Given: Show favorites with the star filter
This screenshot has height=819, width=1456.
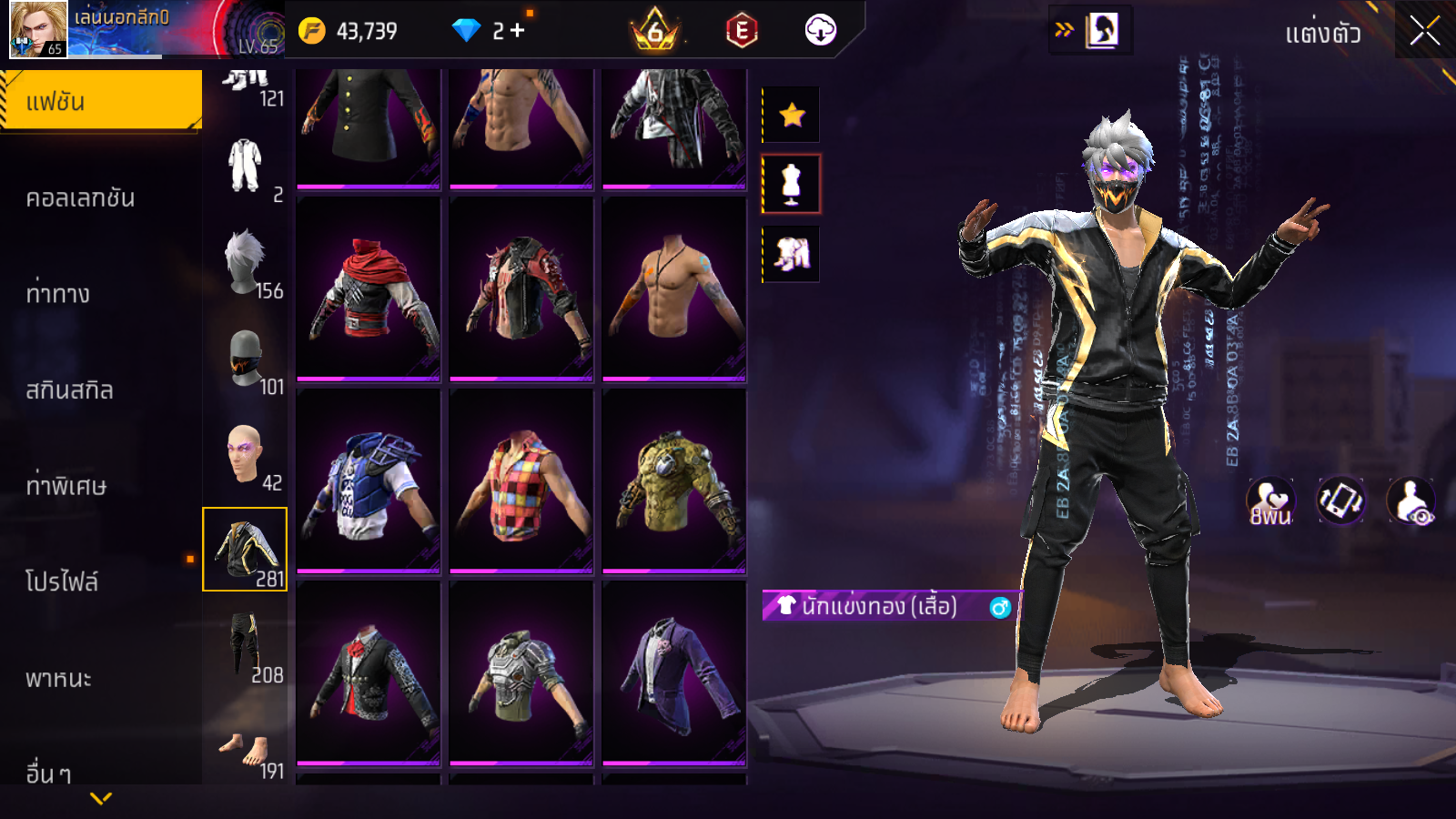Looking at the screenshot, I should 792,115.
